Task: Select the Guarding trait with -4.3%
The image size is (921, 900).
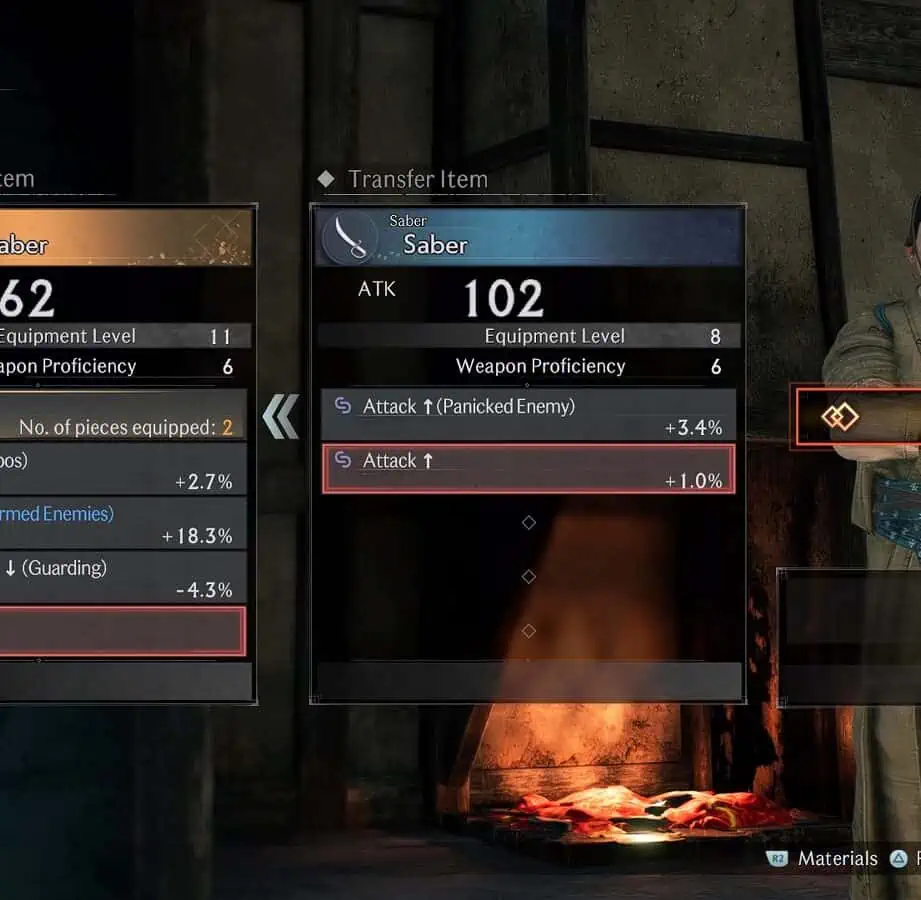Action: click(x=120, y=578)
